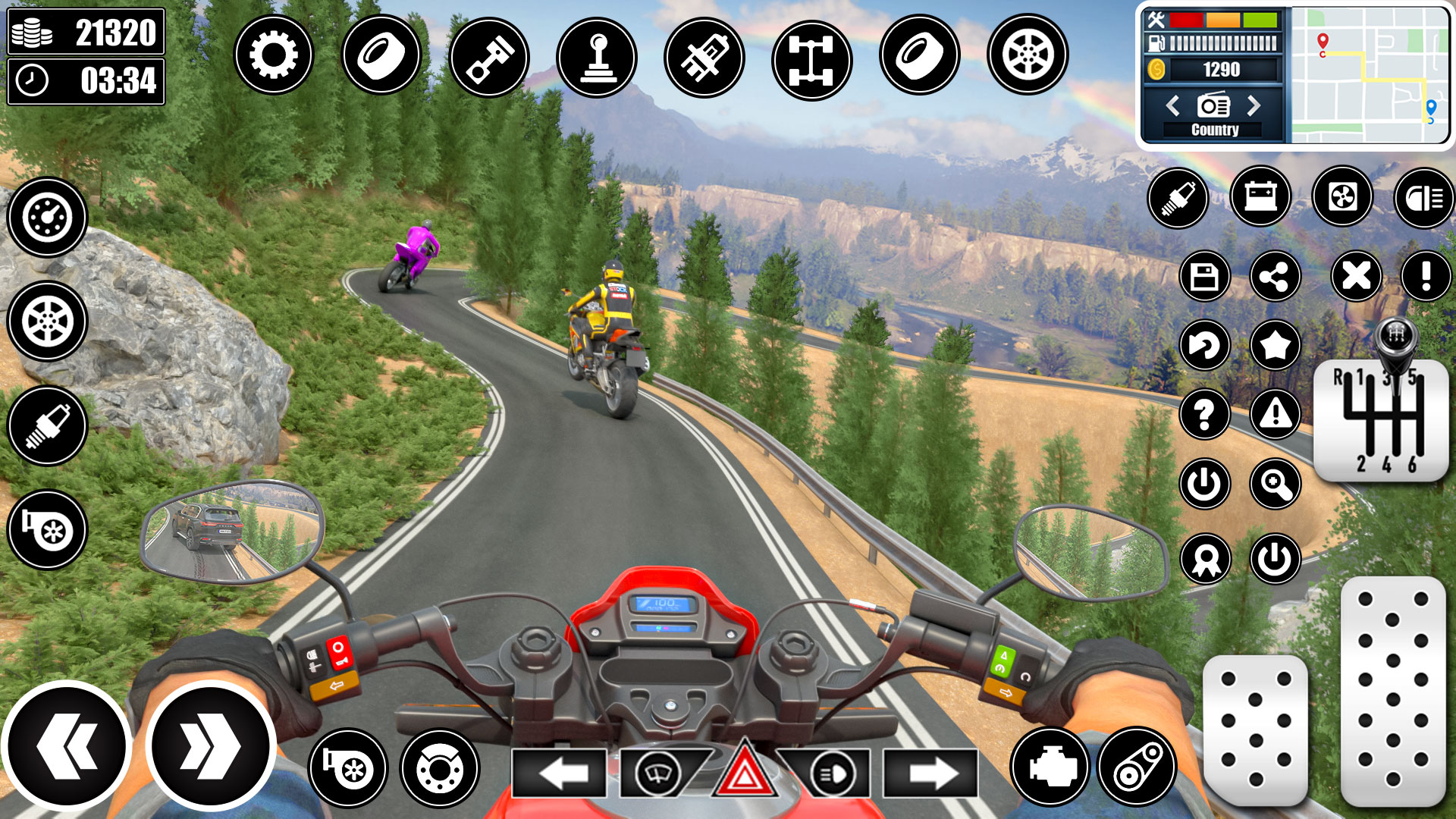Click the speedometer icon on left sidebar
1456x819 pixels.
[x=47, y=216]
